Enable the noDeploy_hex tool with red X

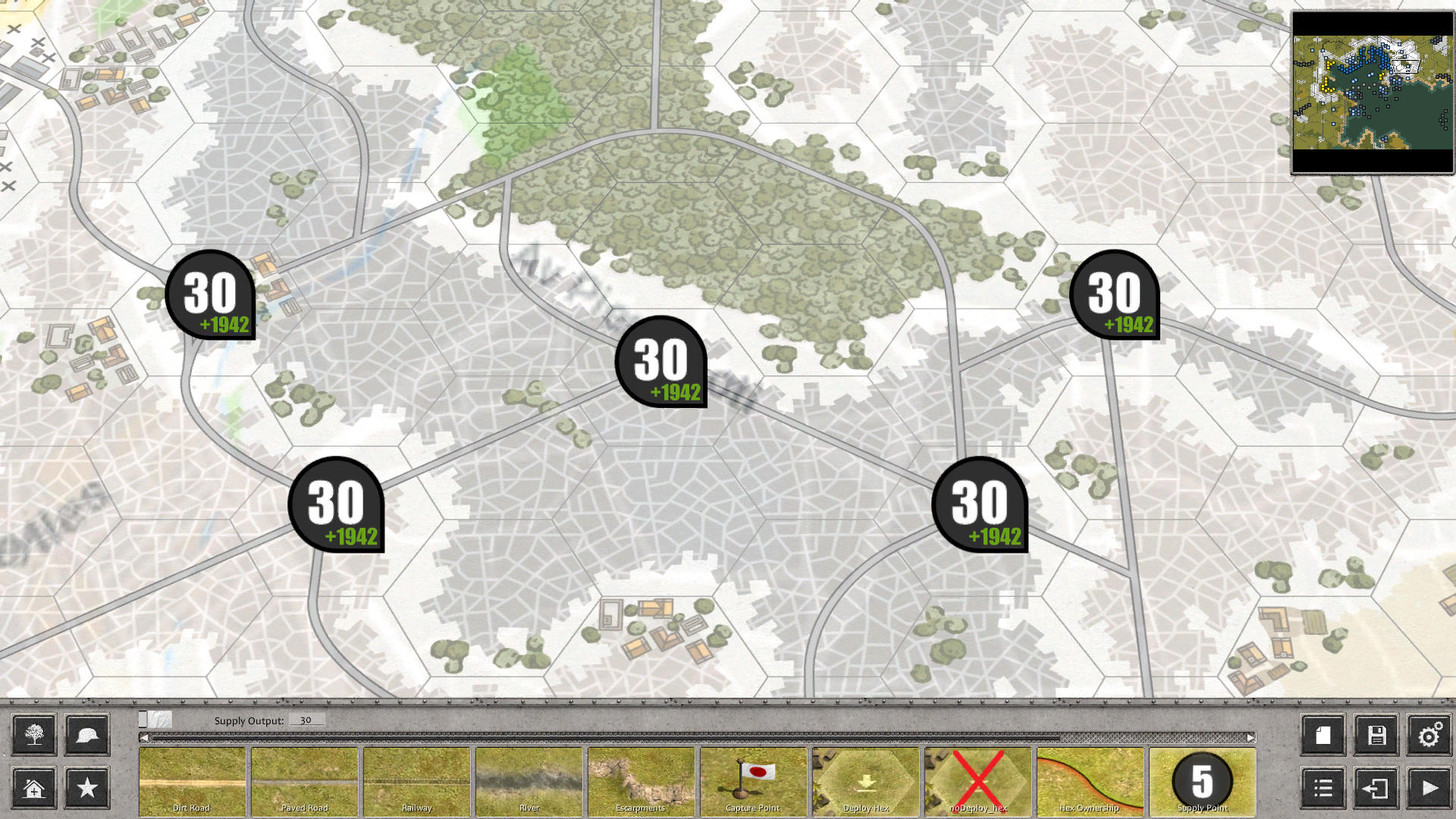[x=977, y=781]
